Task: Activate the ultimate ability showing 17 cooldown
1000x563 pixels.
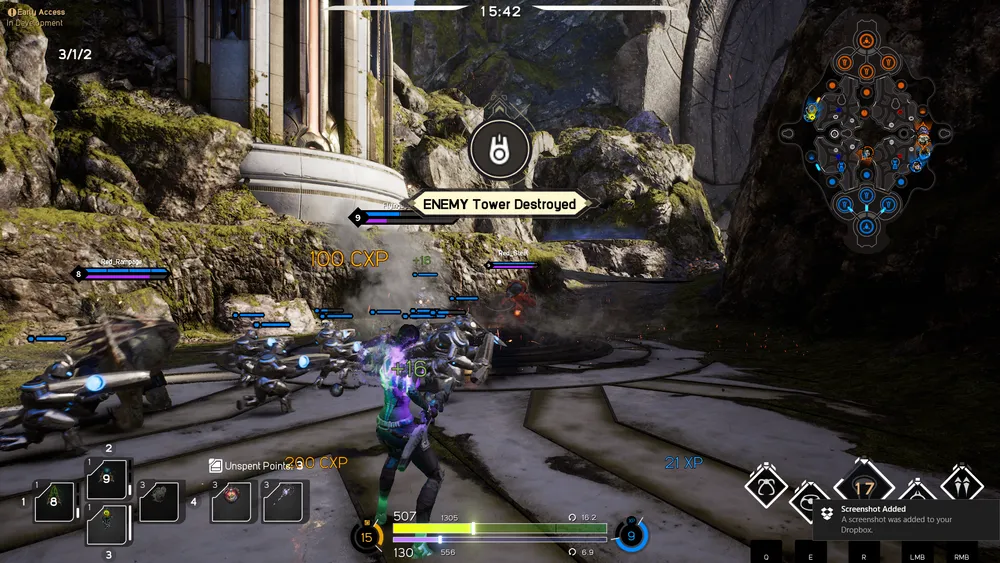Action: 863,489
